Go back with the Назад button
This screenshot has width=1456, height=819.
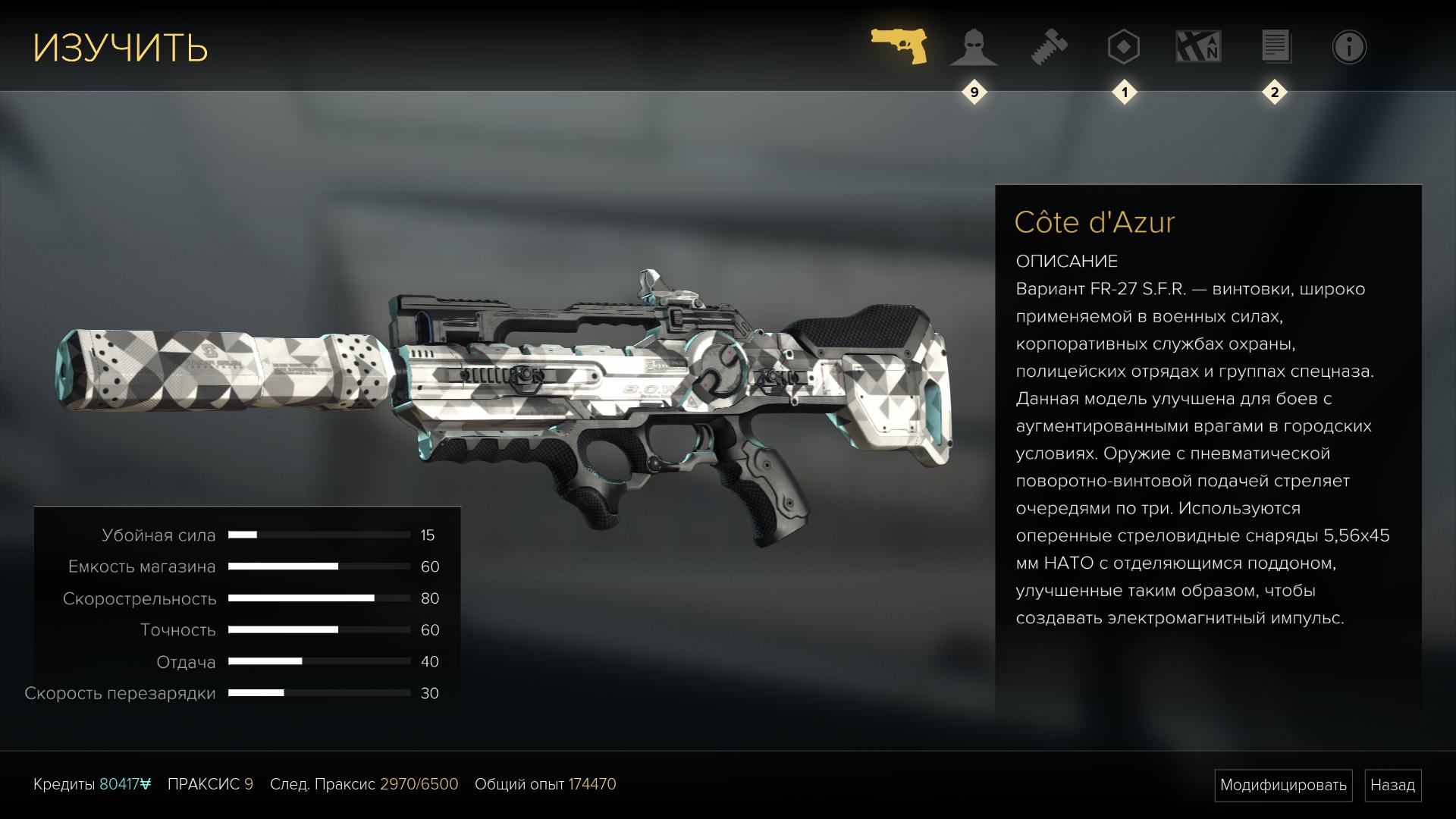(x=1392, y=785)
